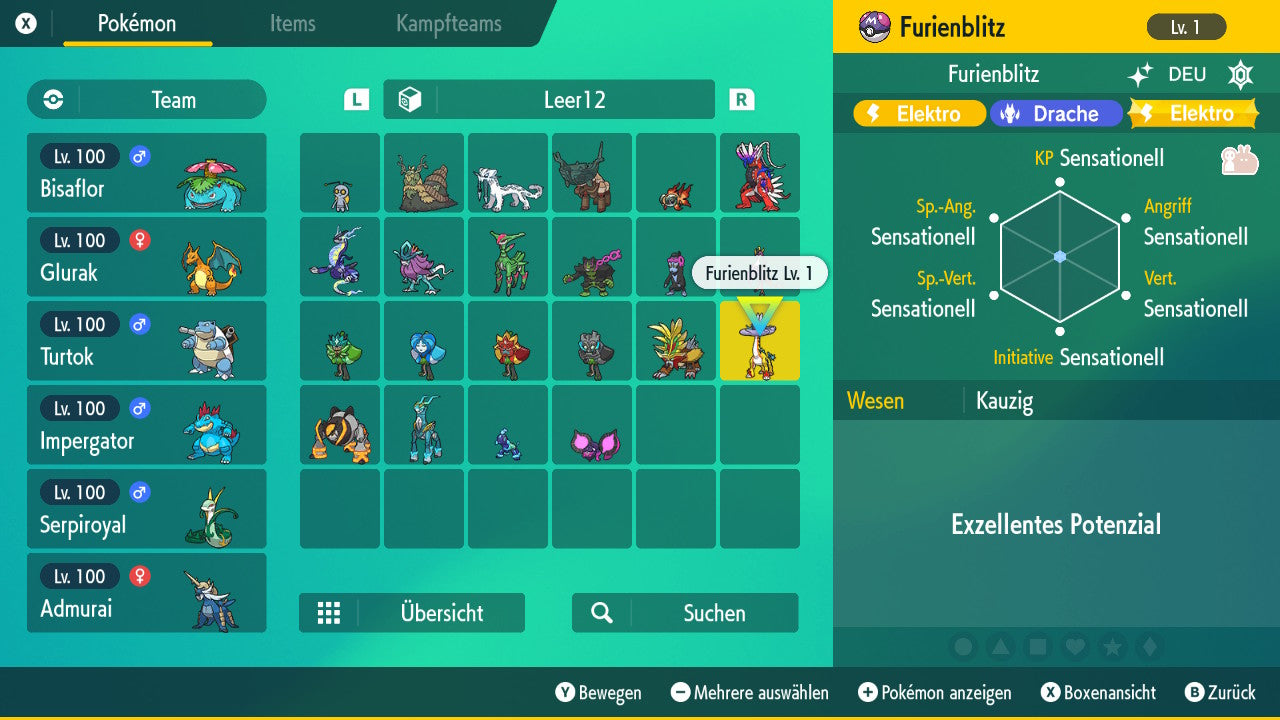Click the box cube icon beside Leer12
The image size is (1280, 720).
coord(409,99)
